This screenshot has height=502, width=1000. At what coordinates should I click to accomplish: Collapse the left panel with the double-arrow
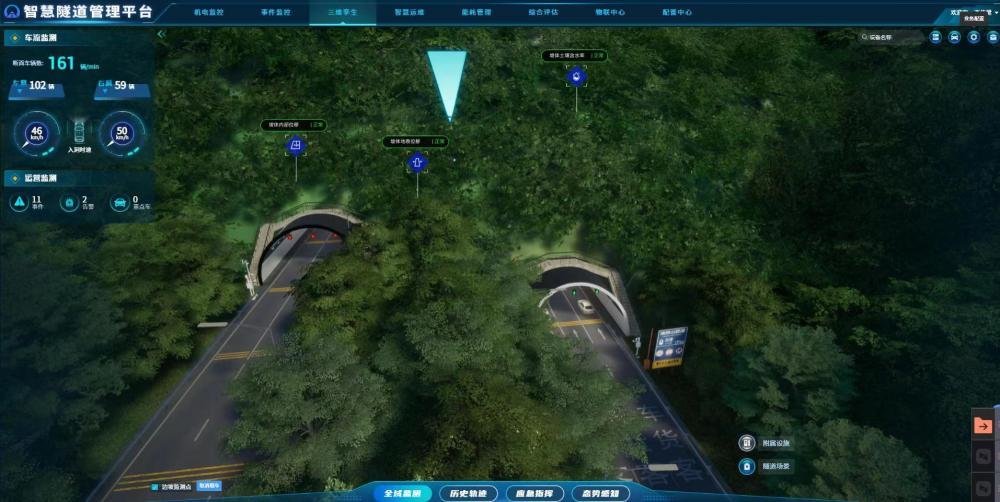[161, 34]
